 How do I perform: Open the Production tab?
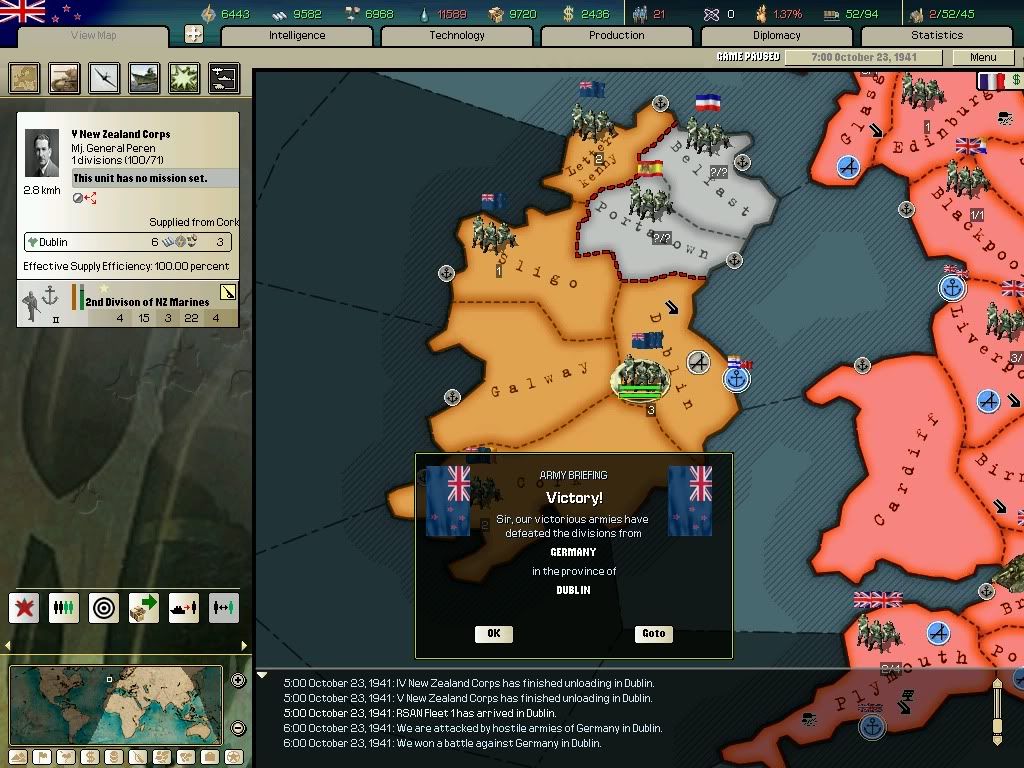tap(617, 36)
